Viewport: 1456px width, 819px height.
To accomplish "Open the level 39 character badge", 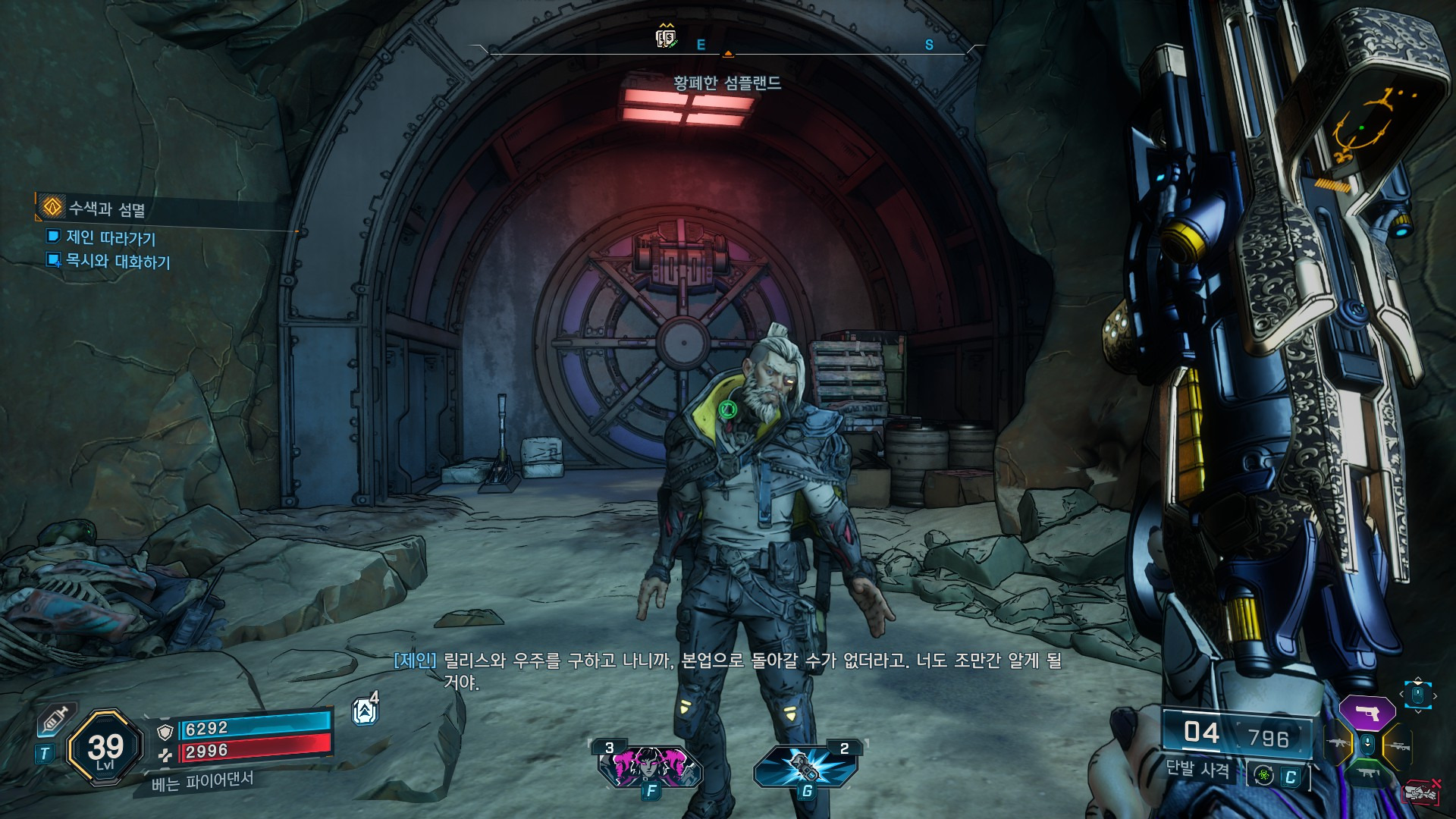I will (105, 749).
